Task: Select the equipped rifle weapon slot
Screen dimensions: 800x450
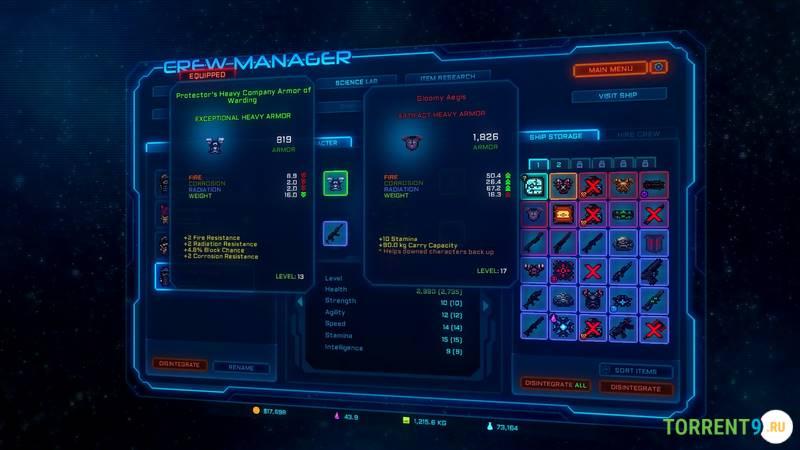Action: tap(335, 233)
